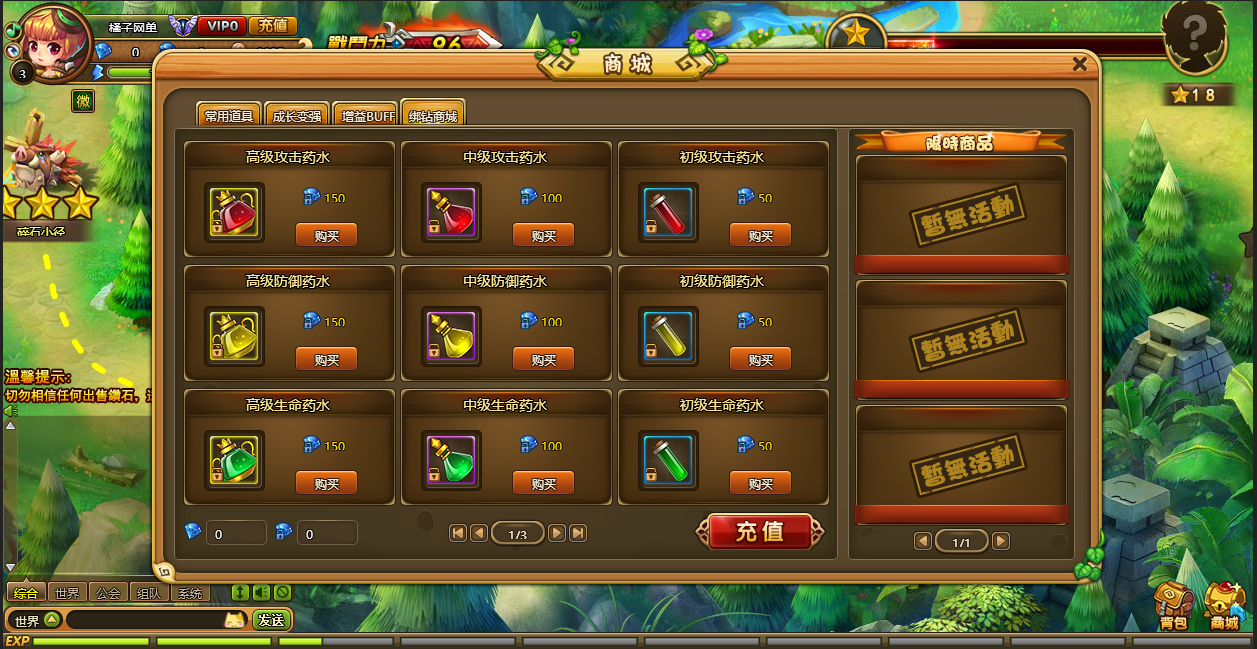Buy the 初级生命药水

[760, 484]
